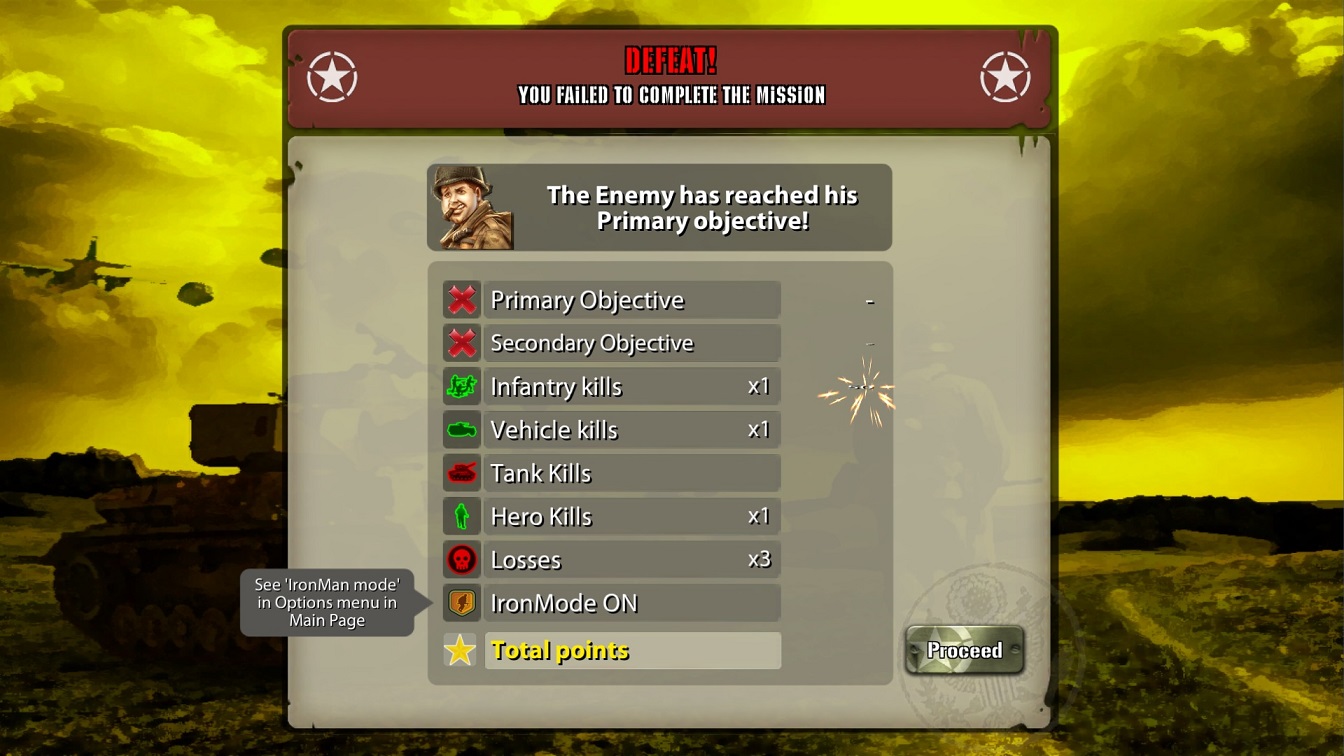This screenshot has width=1344, height=756.
Task: Select the green Hero Kills arrow icon
Action: click(462, 516)
